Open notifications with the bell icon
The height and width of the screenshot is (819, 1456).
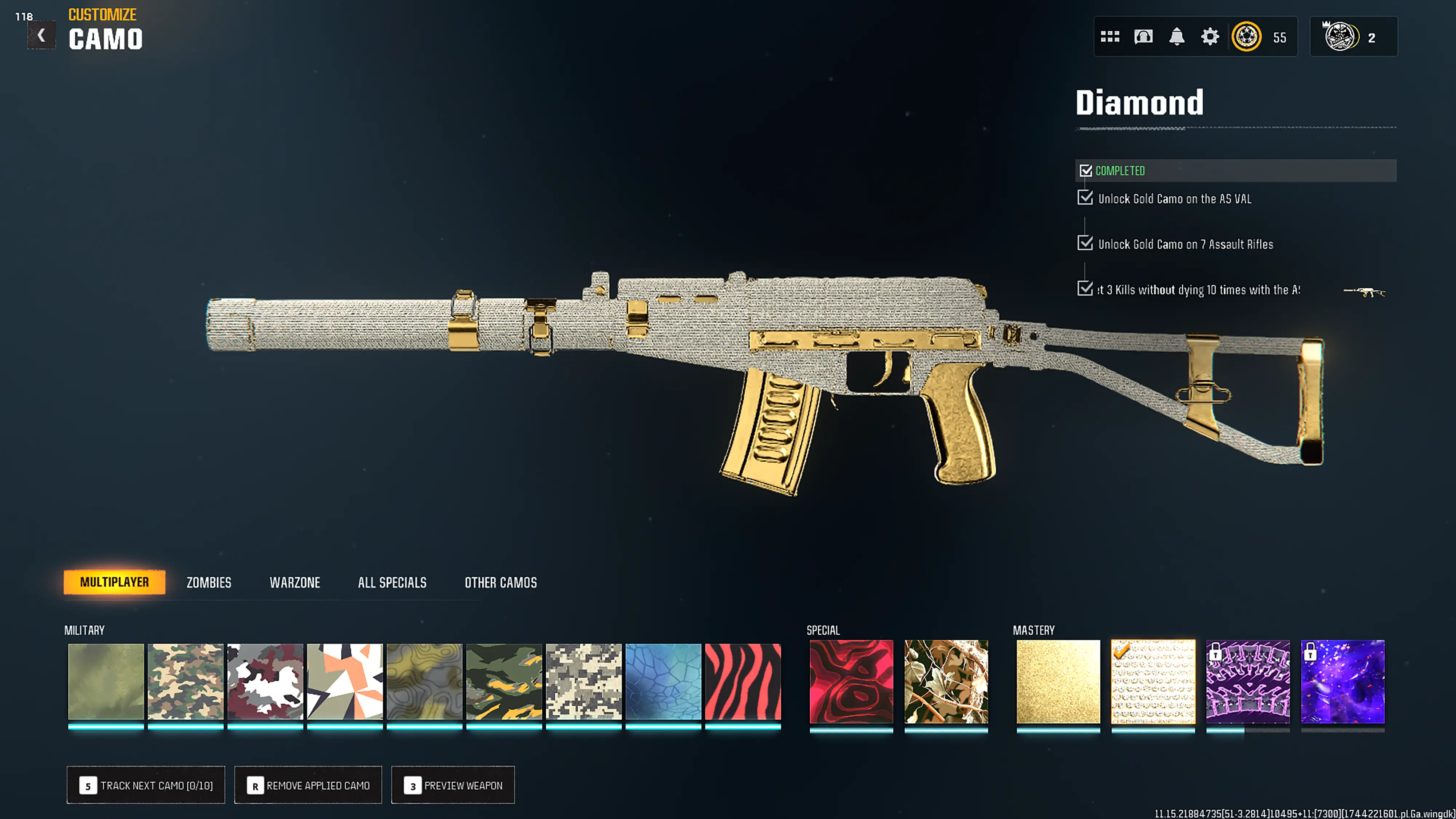[1176, 37]
